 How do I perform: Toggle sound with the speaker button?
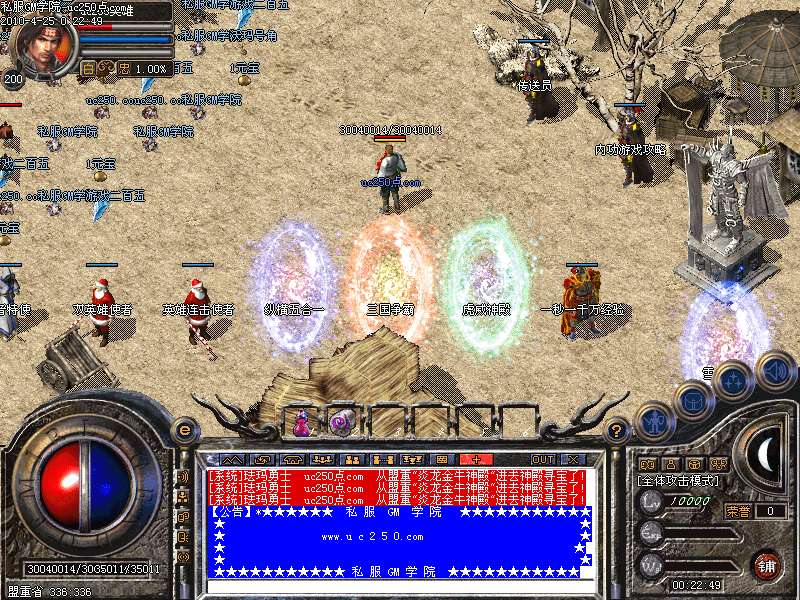(775, 368)
